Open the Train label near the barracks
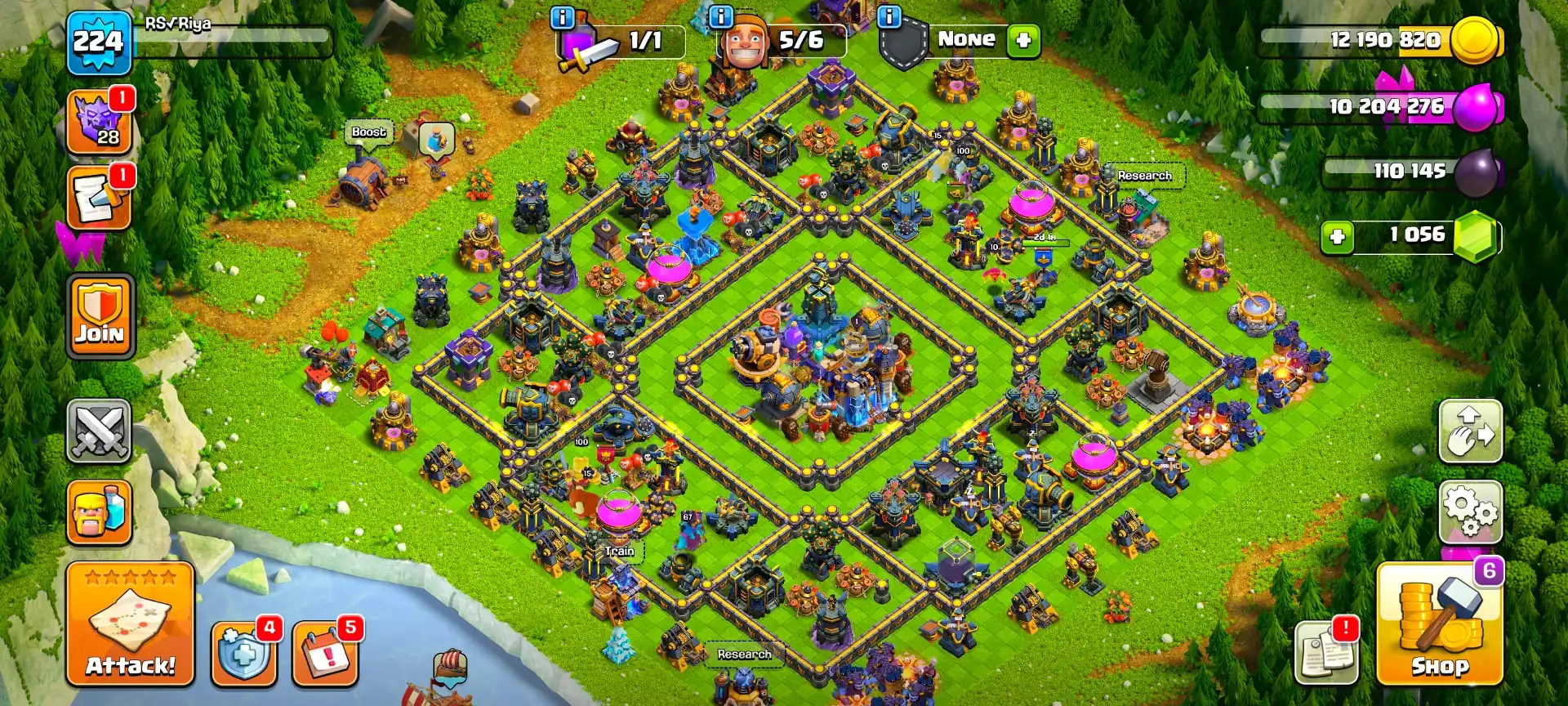Screen dimensions: 1568x706 coord(619,552)
